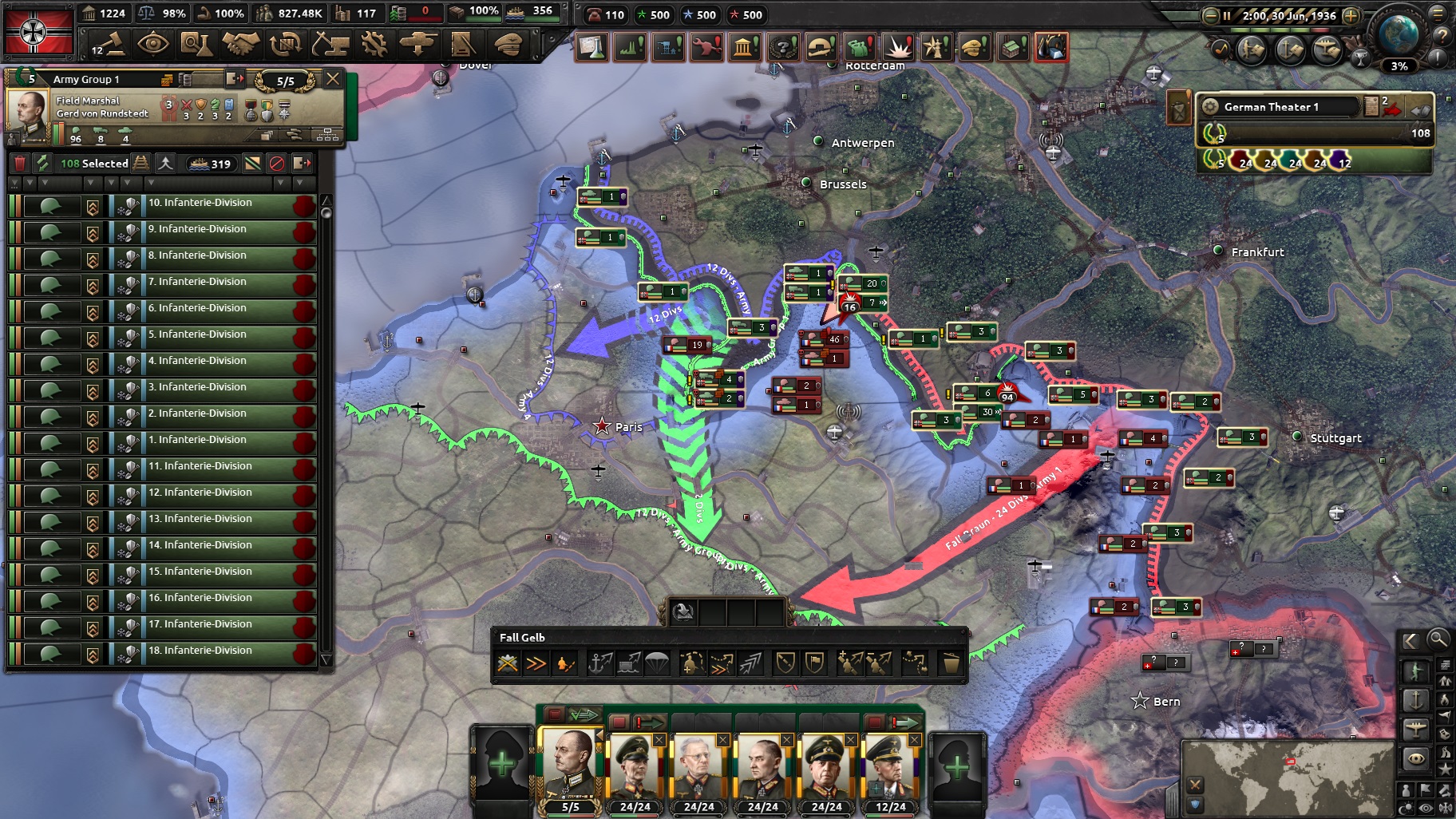Open the diplomacy handshake icon

pyautogui.click(x=239, y=46)
